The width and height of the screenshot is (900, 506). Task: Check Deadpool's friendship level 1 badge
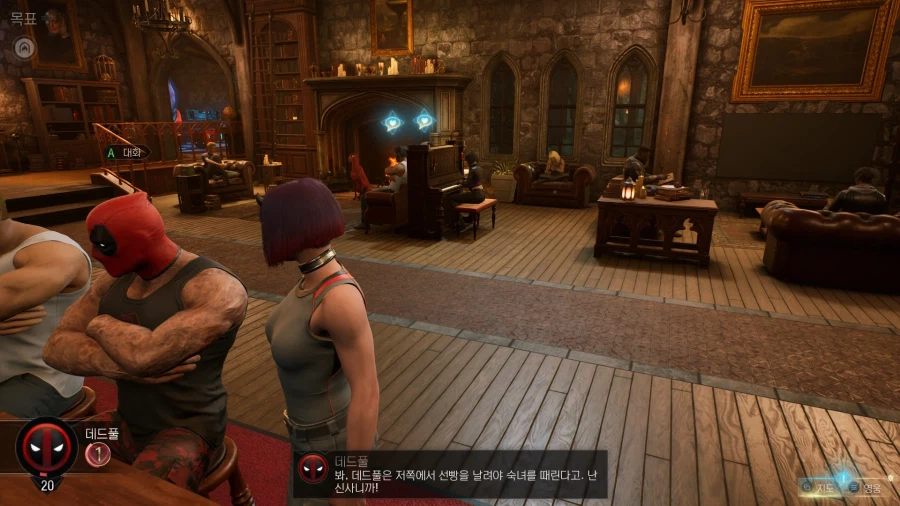(97, 454)
